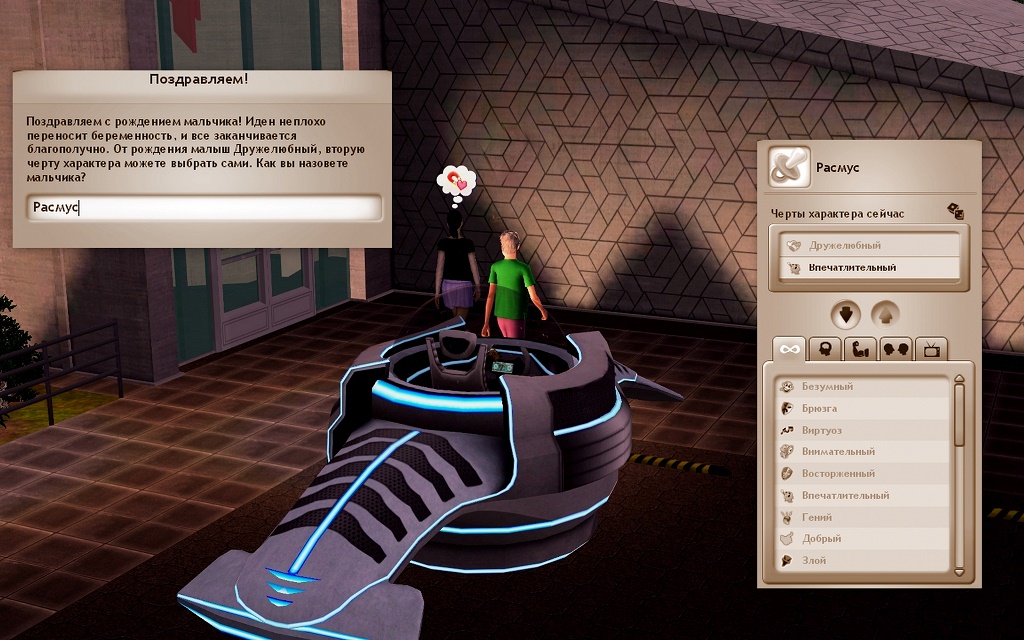This screenshot has height=640, width=1024.
Task: Click the baby name input field
Action: click(x=205, y=208)
